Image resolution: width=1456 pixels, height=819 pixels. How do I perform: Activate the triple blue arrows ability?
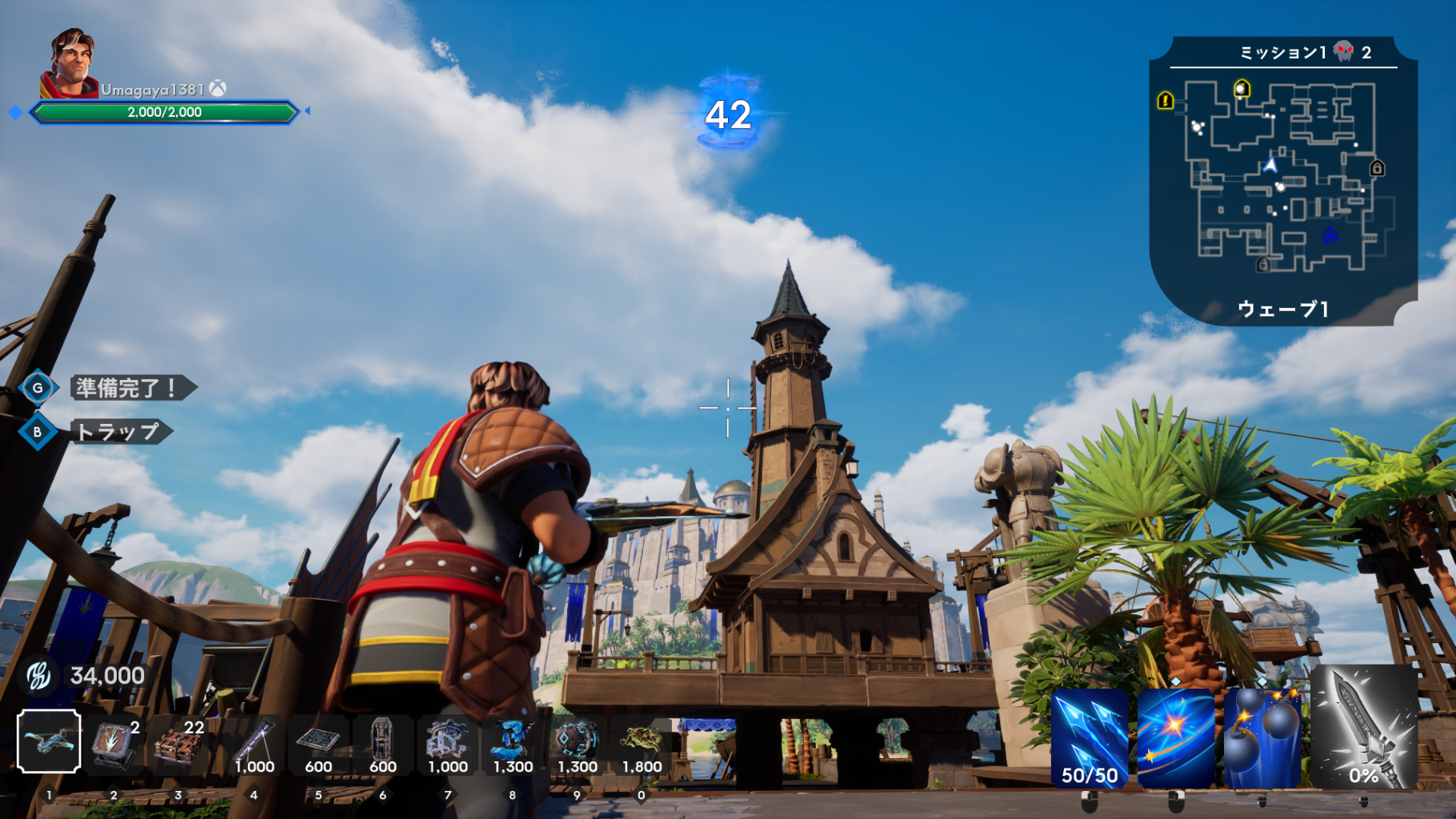click(x=1089, y=738)
